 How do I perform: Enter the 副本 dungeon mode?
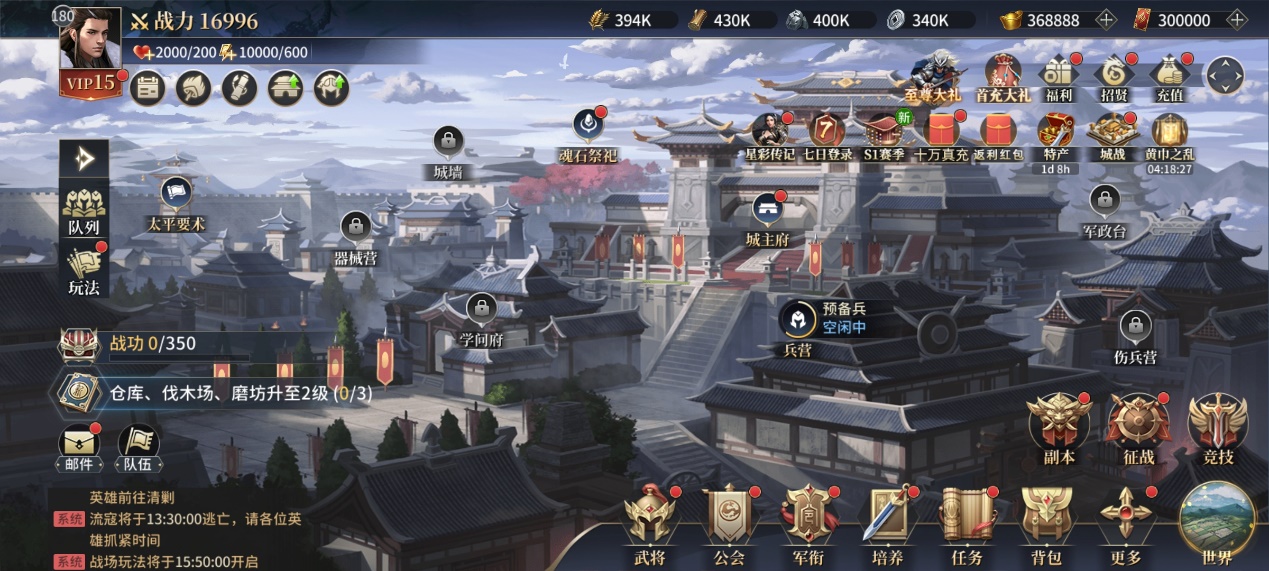click(1058, 424)
